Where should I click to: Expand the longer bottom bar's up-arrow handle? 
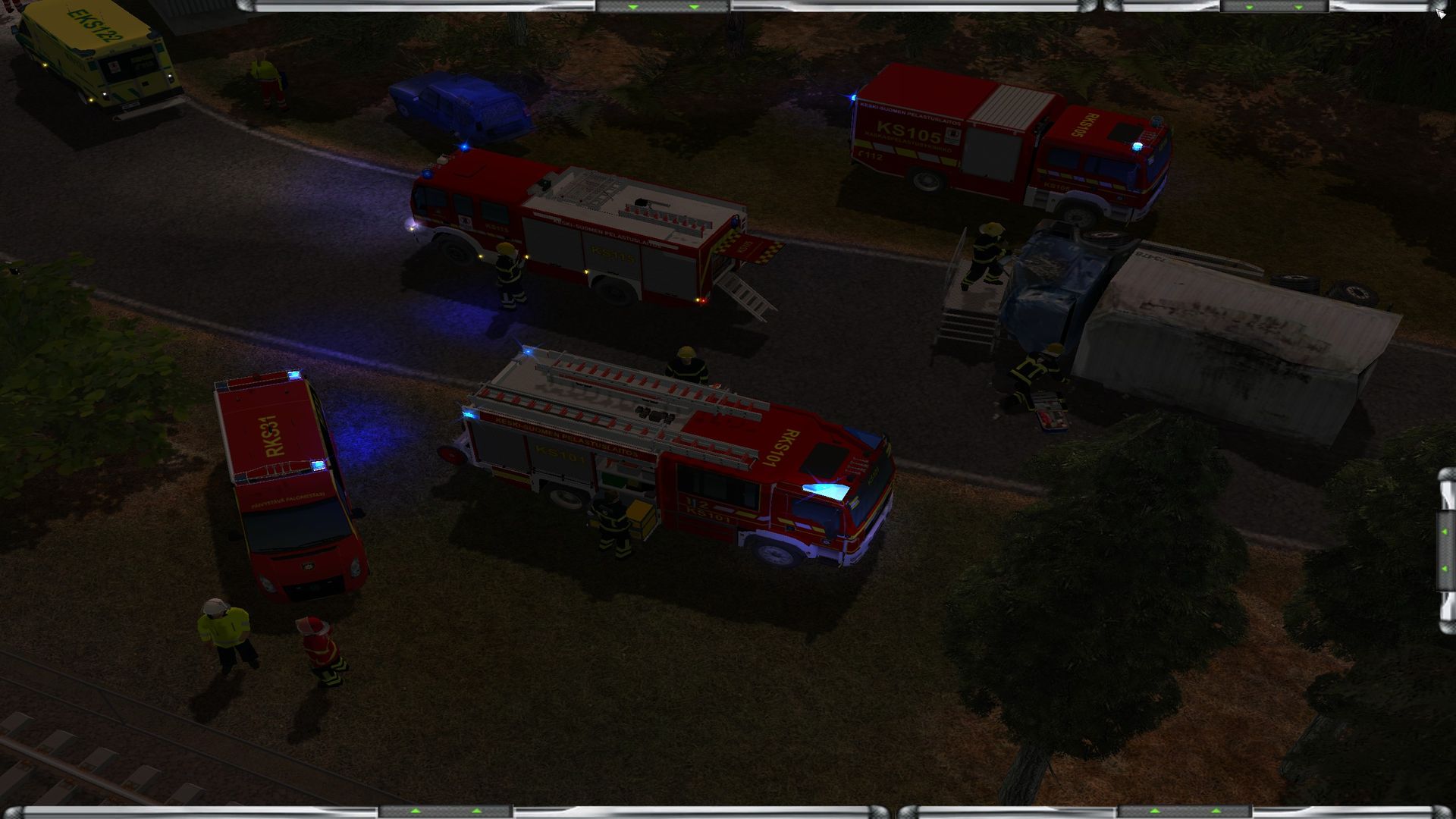coord(446,812)
